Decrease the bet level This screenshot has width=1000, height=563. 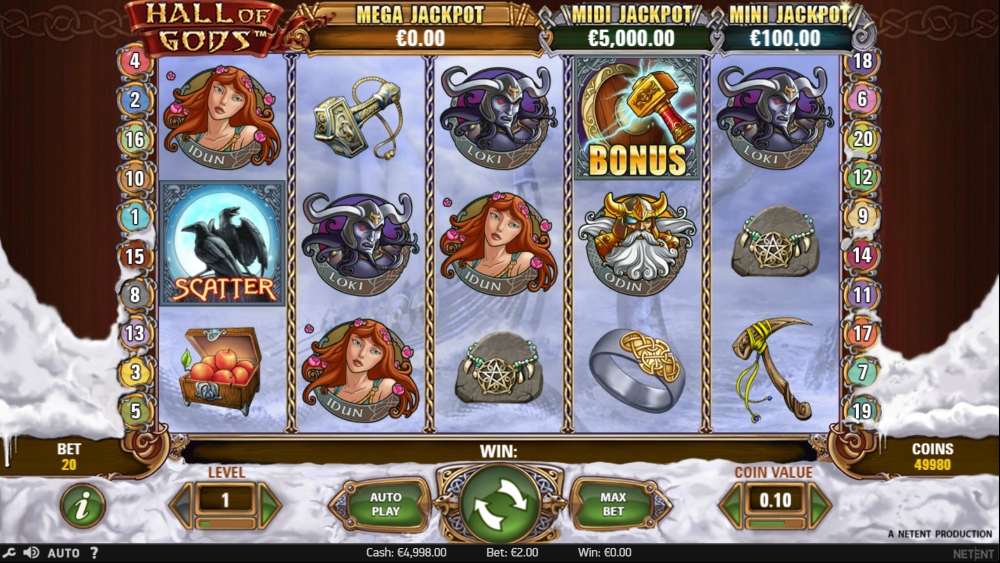point(181,505)
